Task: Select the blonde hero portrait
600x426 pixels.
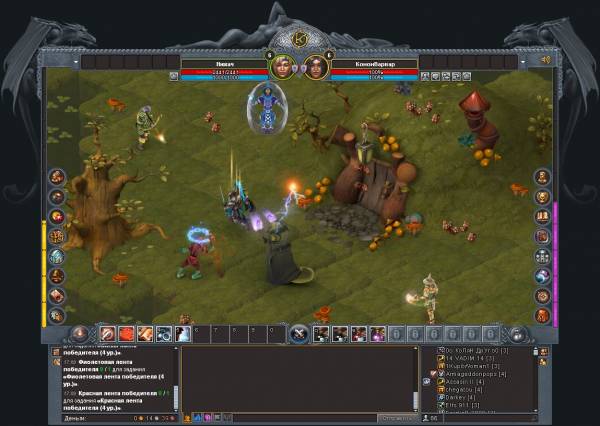Action: click(282, 67)
